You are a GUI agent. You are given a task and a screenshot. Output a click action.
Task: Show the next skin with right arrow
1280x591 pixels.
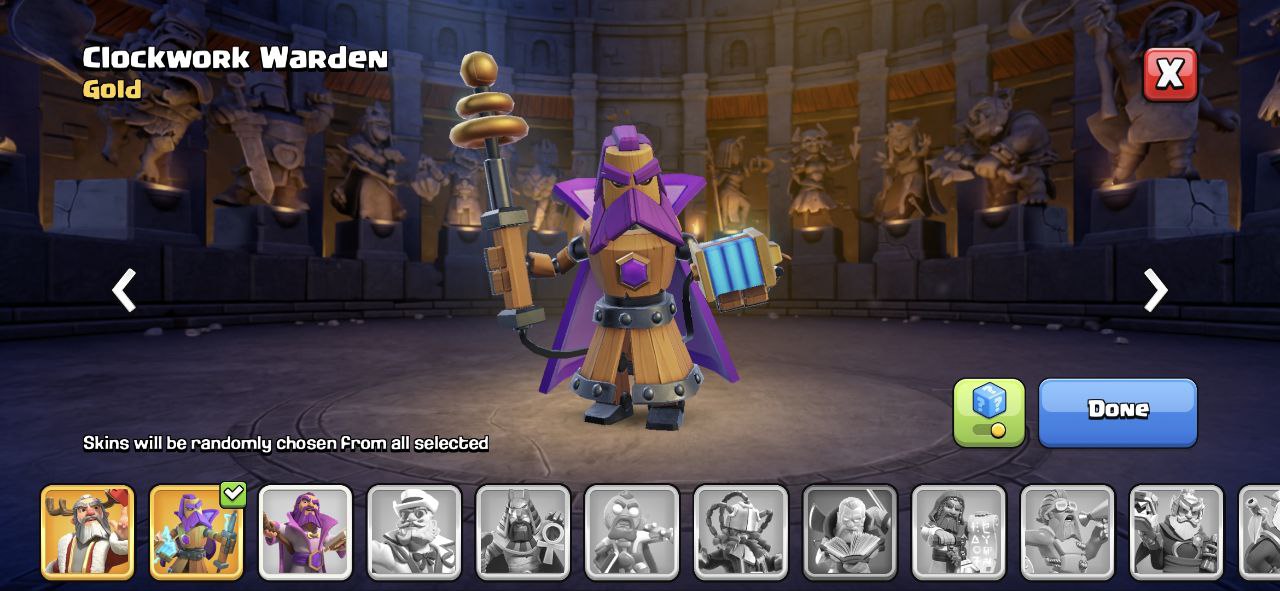coord(1155,290)
